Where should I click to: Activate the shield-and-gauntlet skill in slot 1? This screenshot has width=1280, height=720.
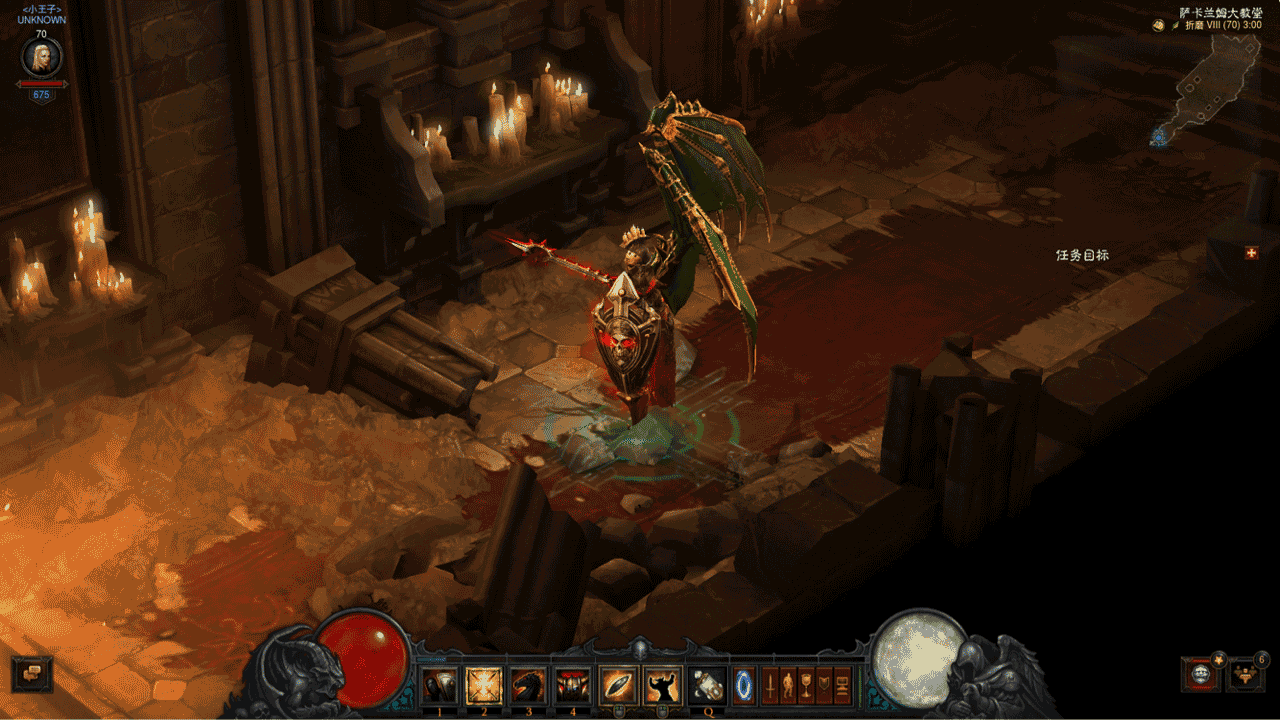tap(440, 686)
